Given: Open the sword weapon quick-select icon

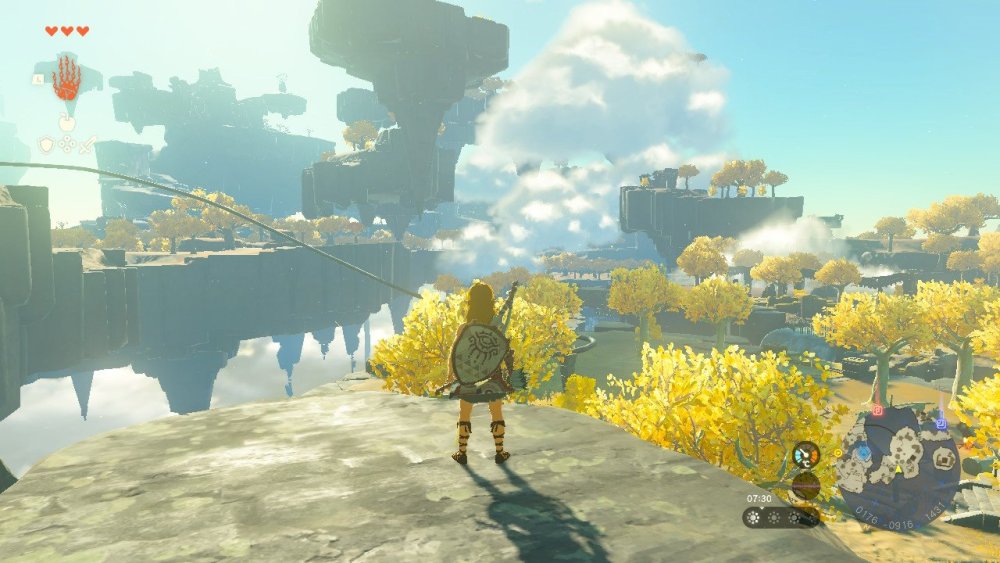Looking at the screenshot, I should tap(88, 145).
